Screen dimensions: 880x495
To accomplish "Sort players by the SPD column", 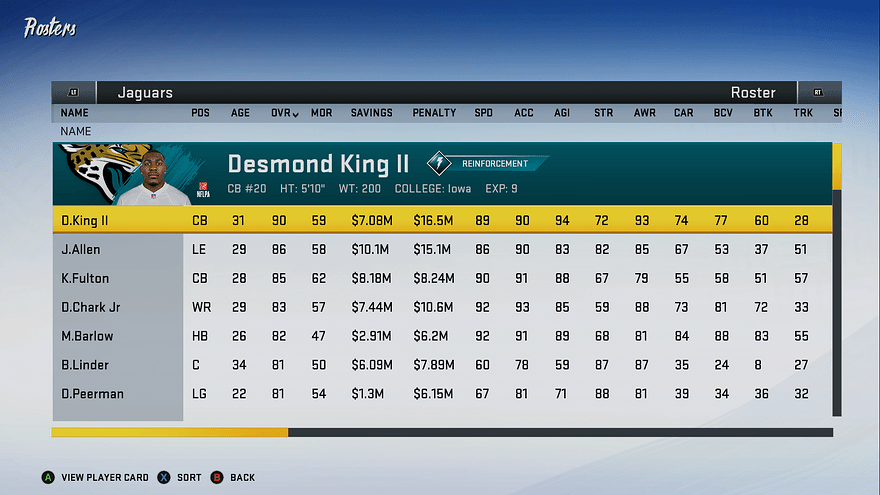I will 483,113.
